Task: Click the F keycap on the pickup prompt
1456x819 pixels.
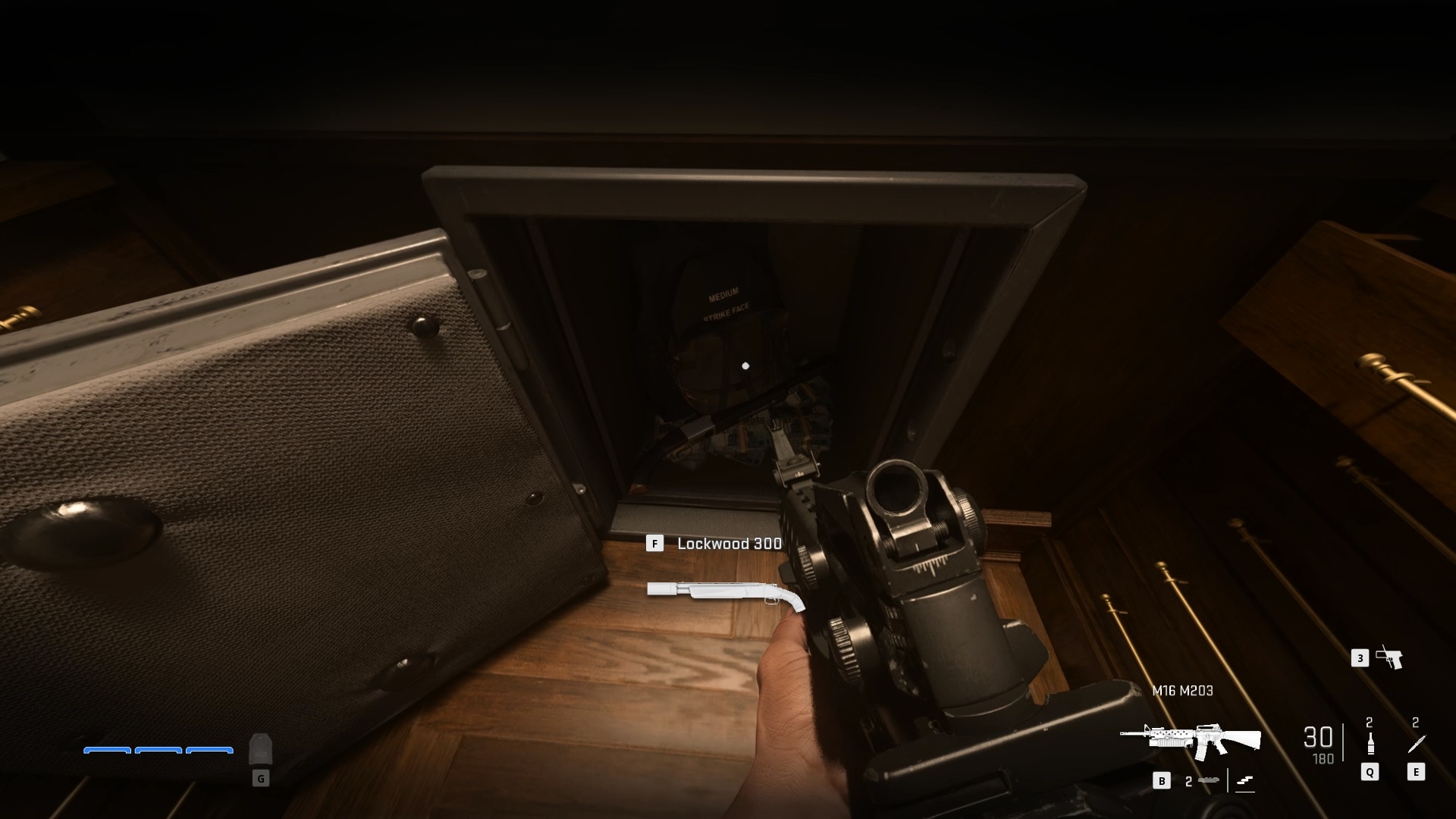Action: (655, 544)
